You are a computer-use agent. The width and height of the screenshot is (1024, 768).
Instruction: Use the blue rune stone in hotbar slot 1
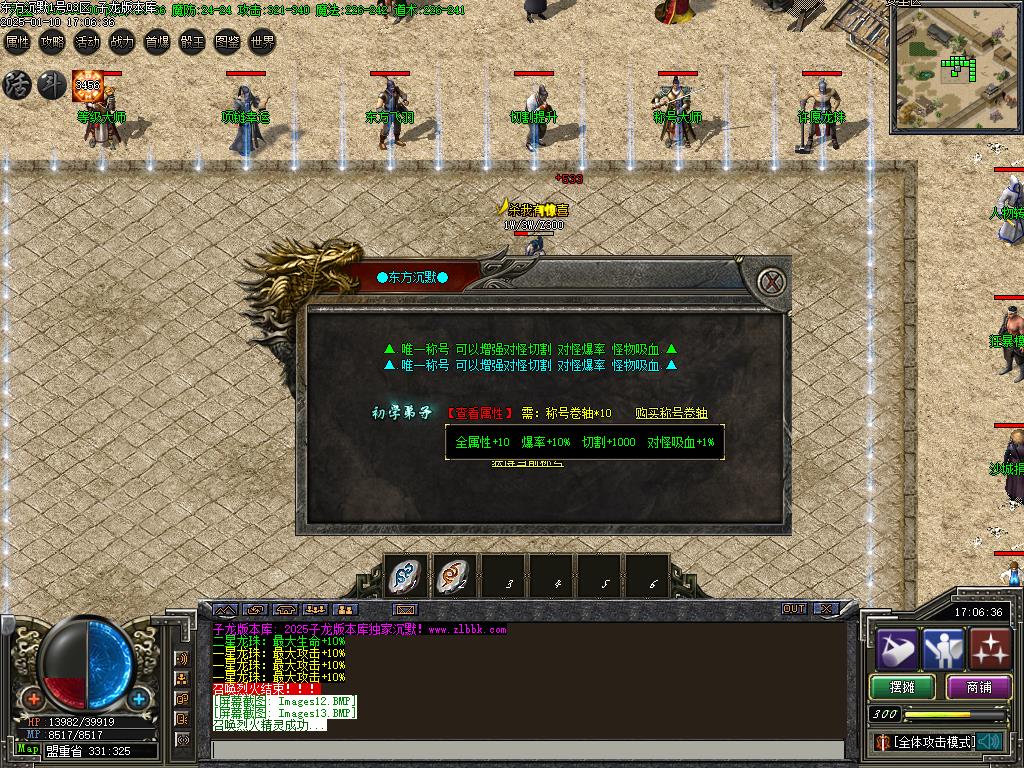tap(407, 577)
